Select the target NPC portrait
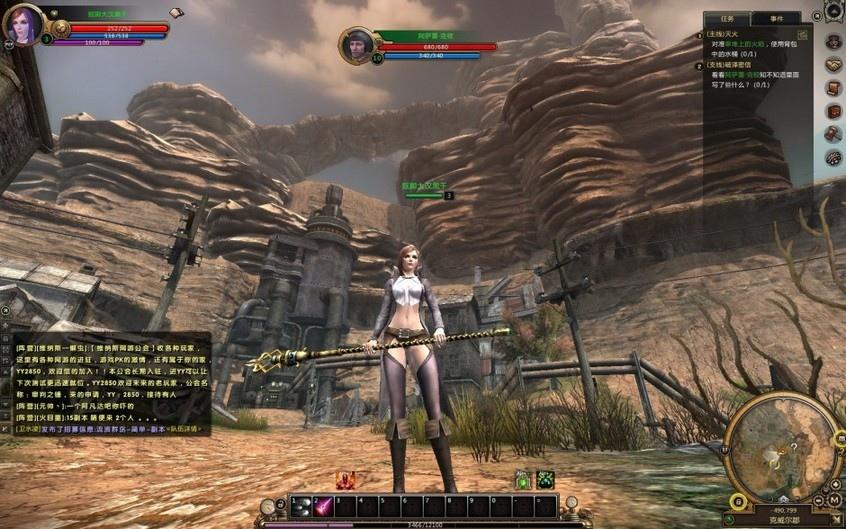 coord(357,46)
